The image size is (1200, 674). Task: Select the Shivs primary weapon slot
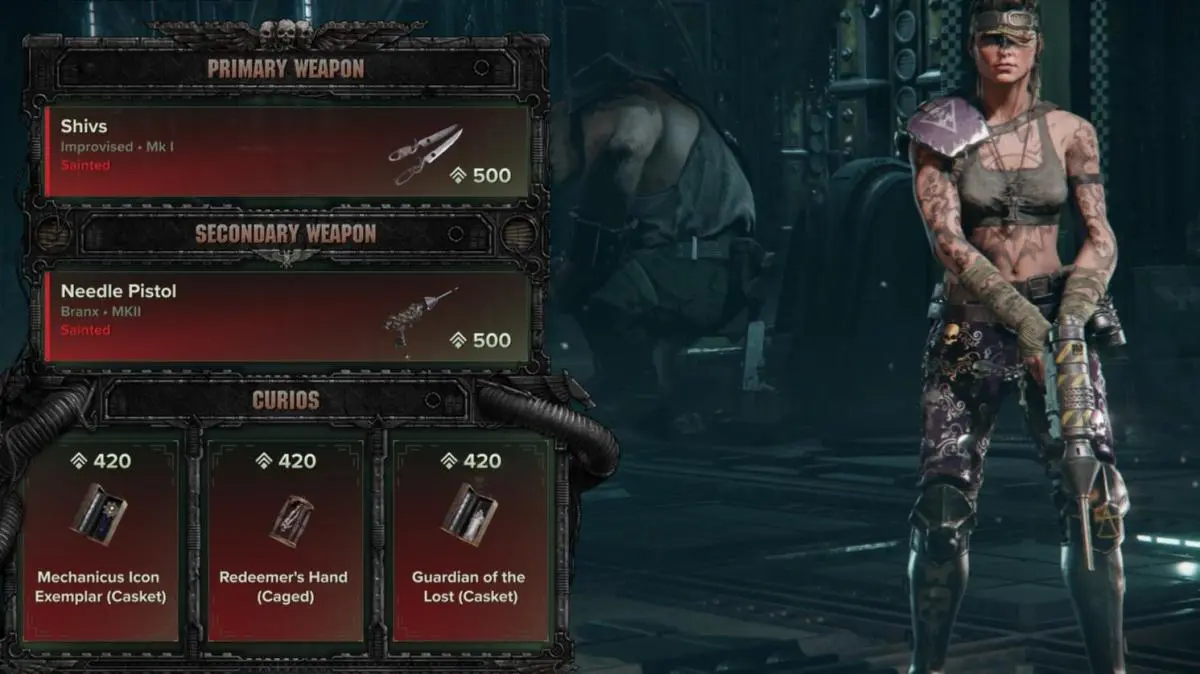[x=287, y=152]
